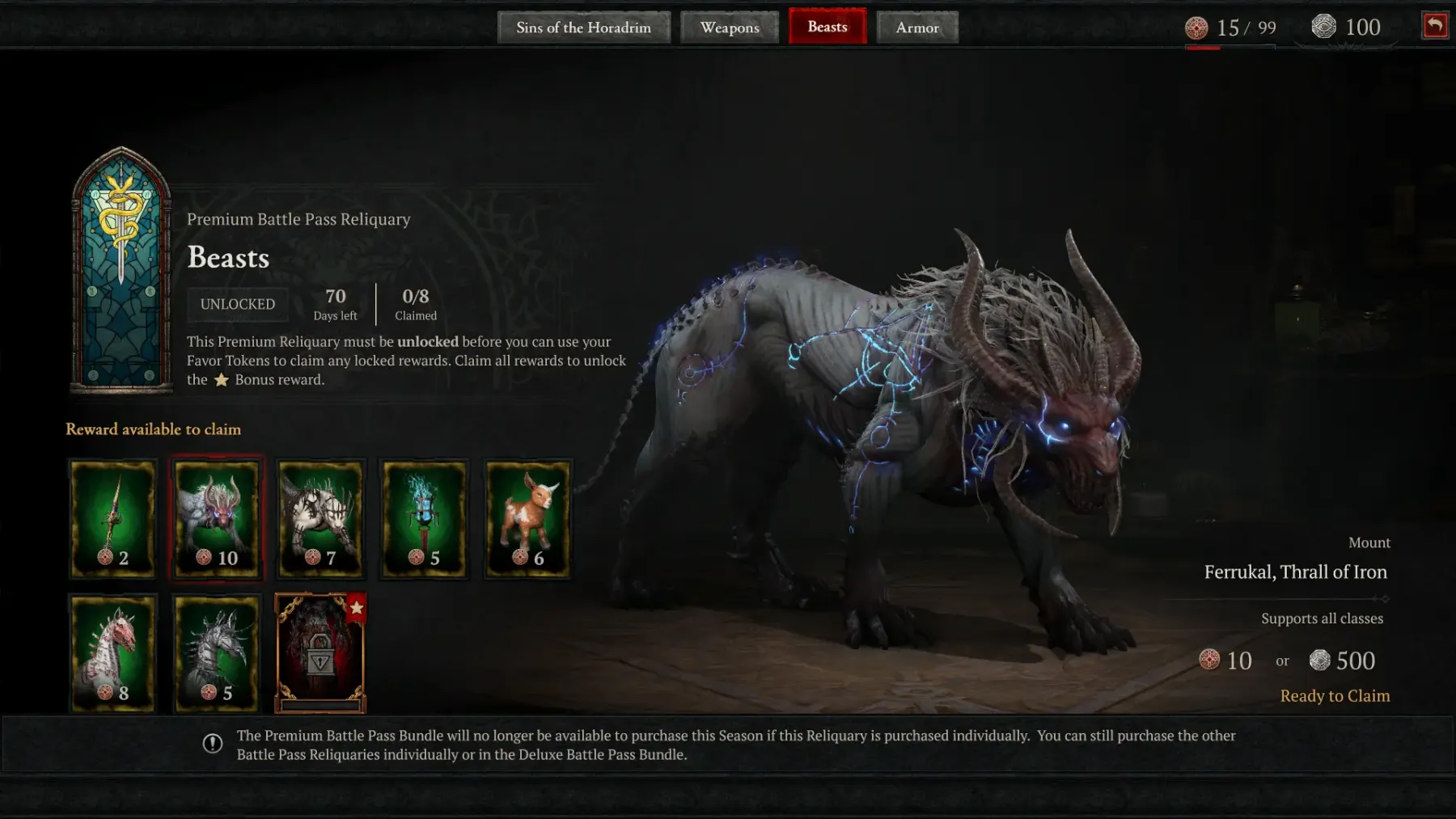
Task: Click the UNLOCKED status button
Action: point(238,304)
